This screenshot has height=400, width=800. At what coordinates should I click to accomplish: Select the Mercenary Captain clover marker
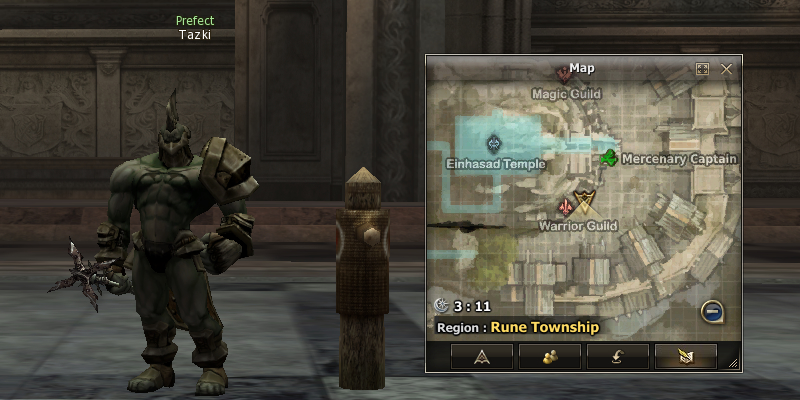pyautogui.click(x=609, y=157)
